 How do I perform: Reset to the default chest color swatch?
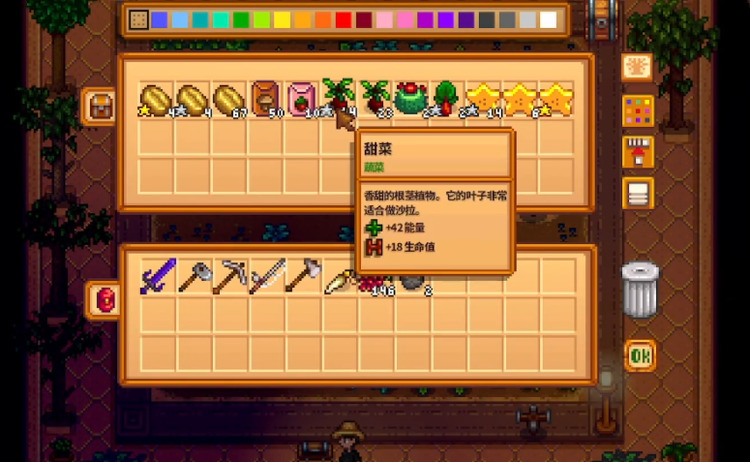(139, 20)
